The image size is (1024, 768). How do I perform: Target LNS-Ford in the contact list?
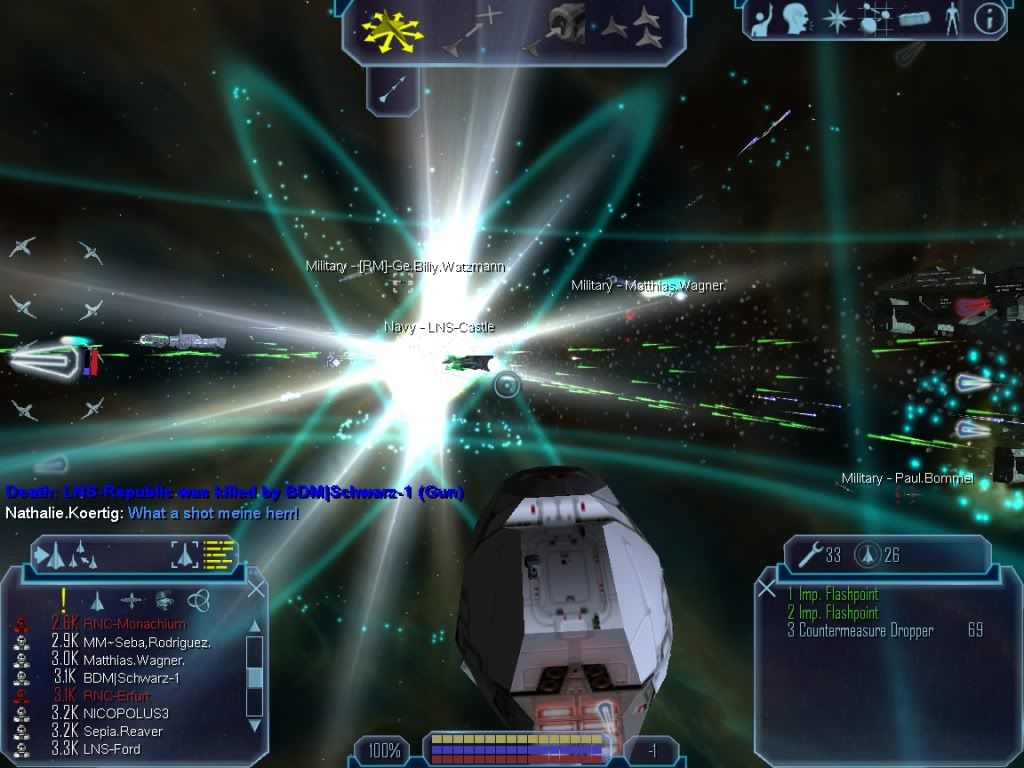[x=112, y=749]
